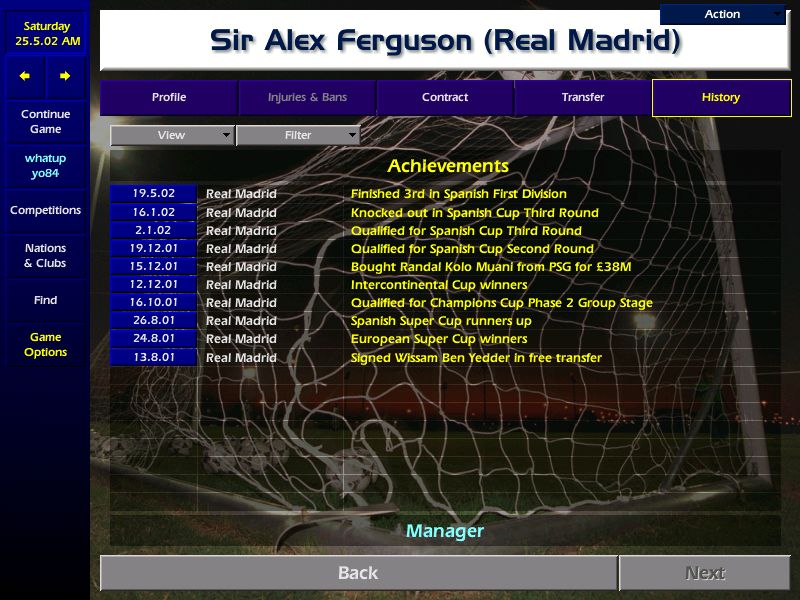
Task: Open the View dropdown
Action: point(172,135)
